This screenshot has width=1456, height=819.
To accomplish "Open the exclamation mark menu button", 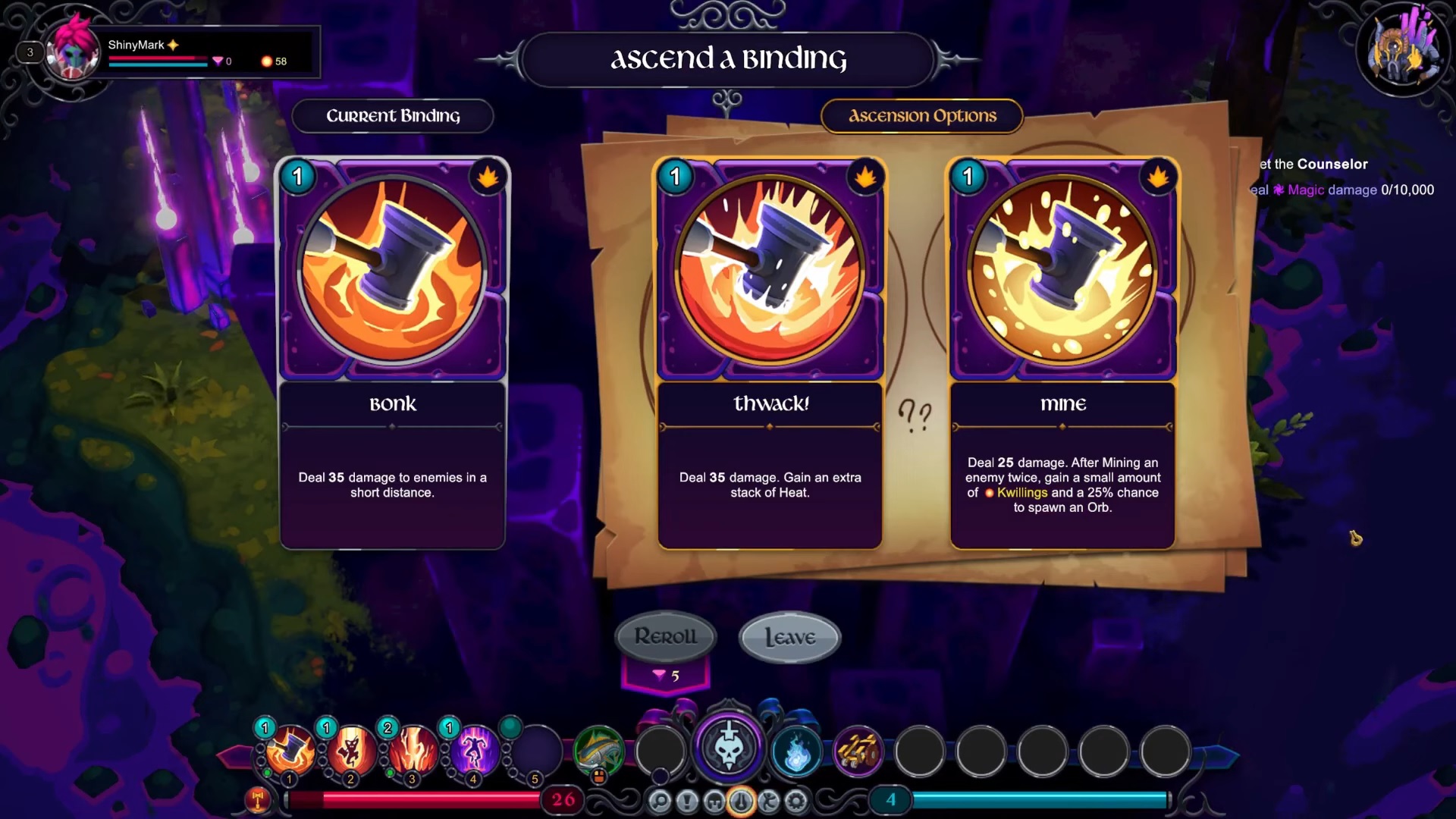I will [x=687, y=801].
